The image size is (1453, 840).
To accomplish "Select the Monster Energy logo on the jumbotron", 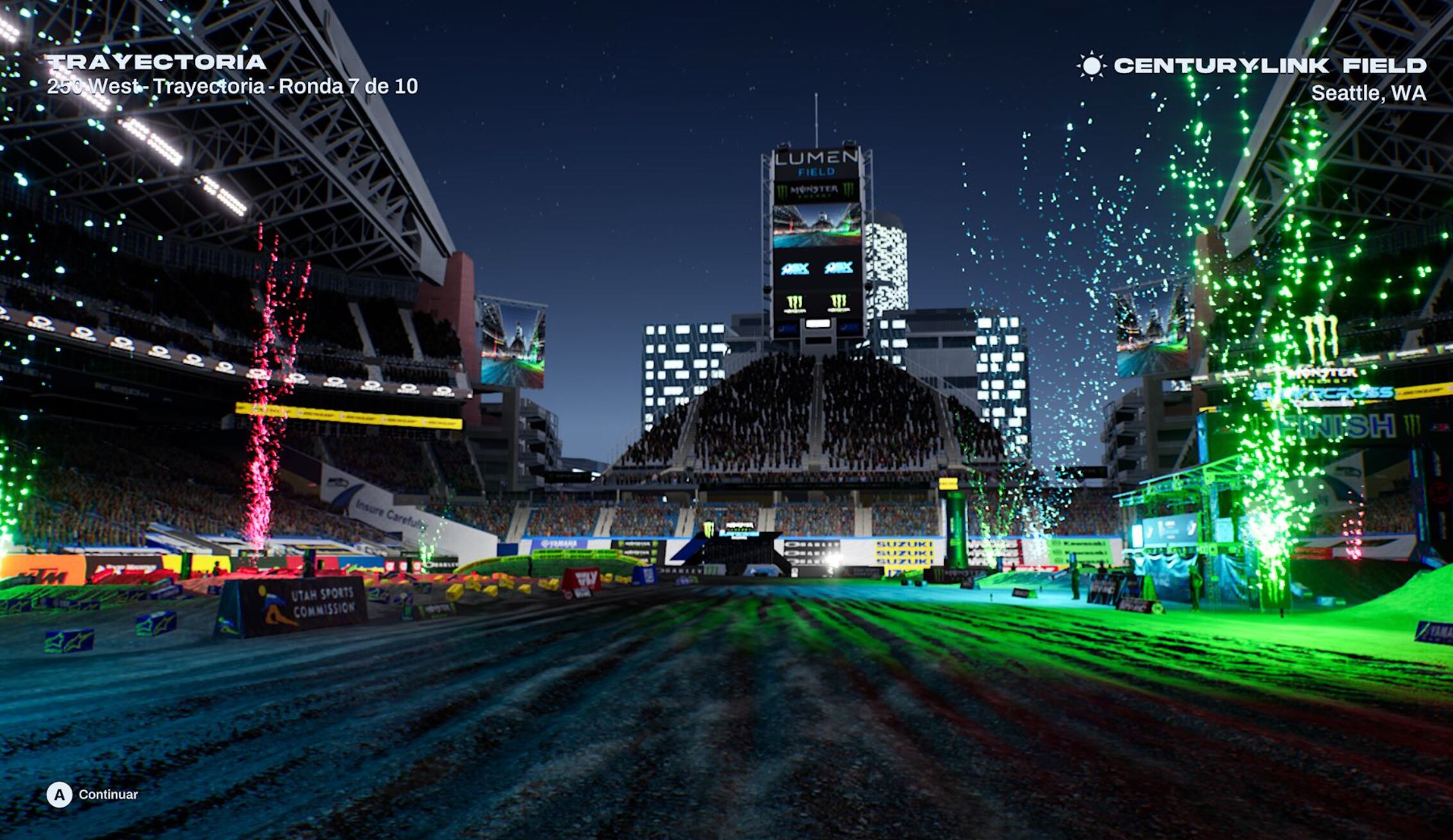I will (813, 190).
